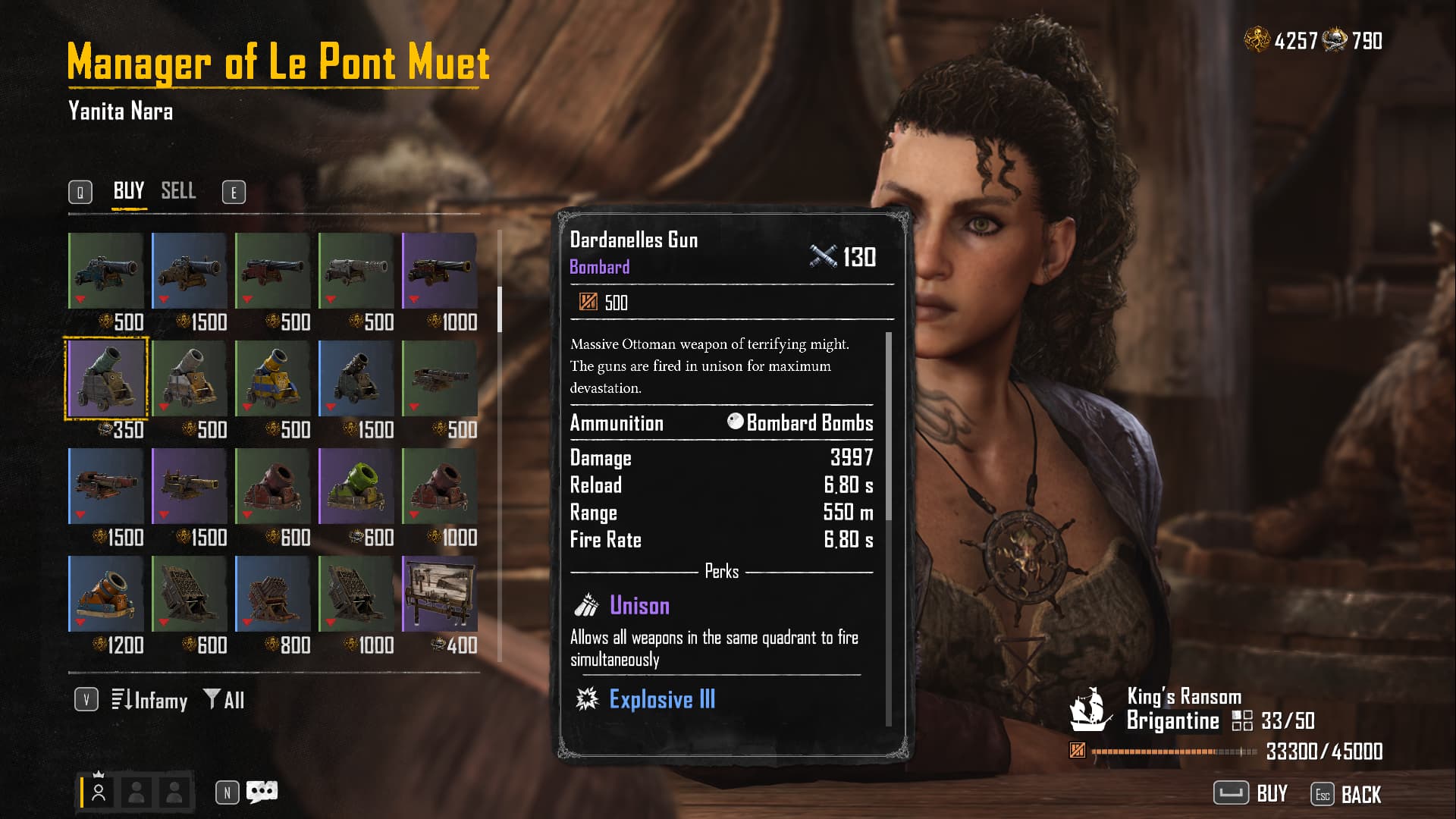Choose the rocket launcher priced 800
This screenshot has height=819, width=1456.
coord(273,594)
